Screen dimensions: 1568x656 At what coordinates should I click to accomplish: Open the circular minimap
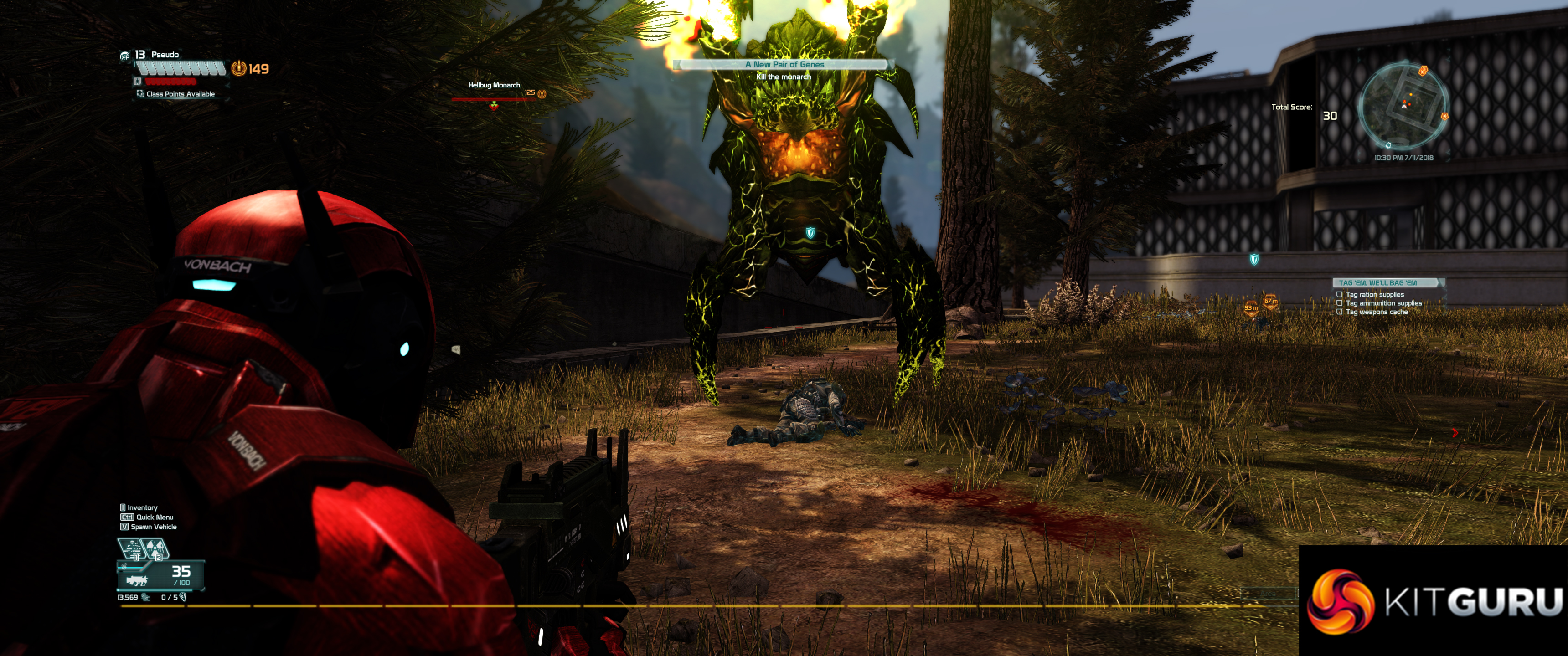1403,107
